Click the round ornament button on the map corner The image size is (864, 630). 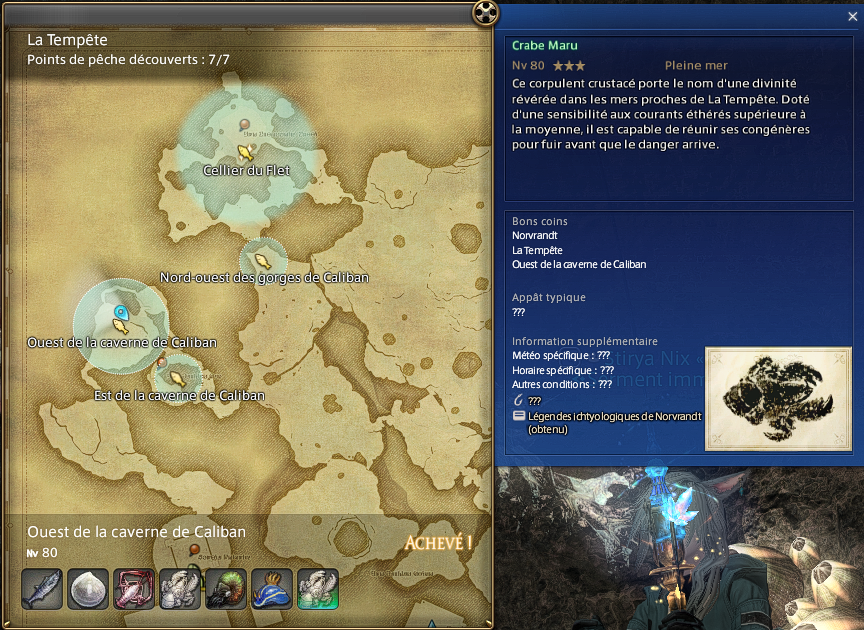click(x=484, y=12)
